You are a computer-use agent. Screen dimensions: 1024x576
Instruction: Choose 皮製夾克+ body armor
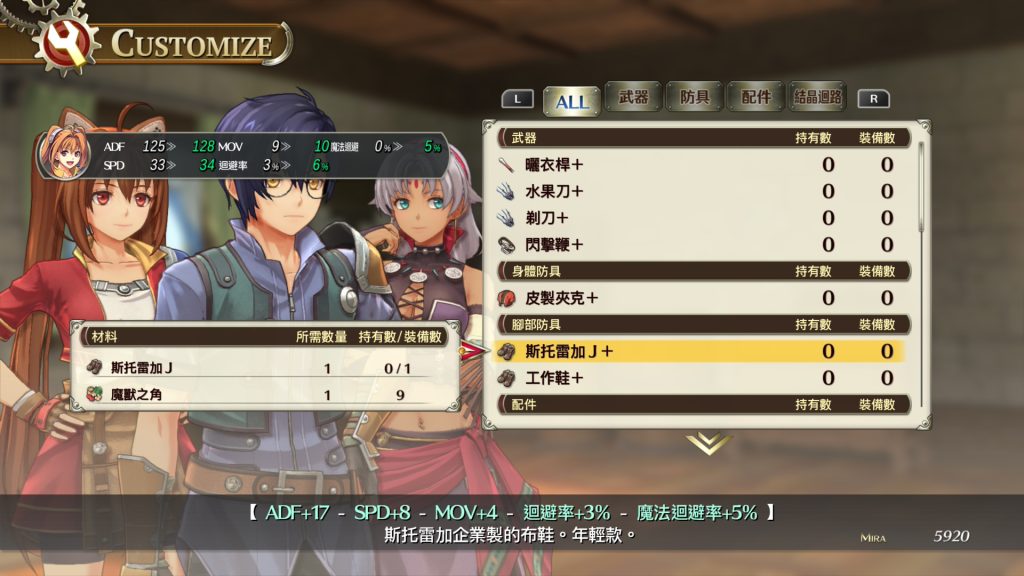700,298
